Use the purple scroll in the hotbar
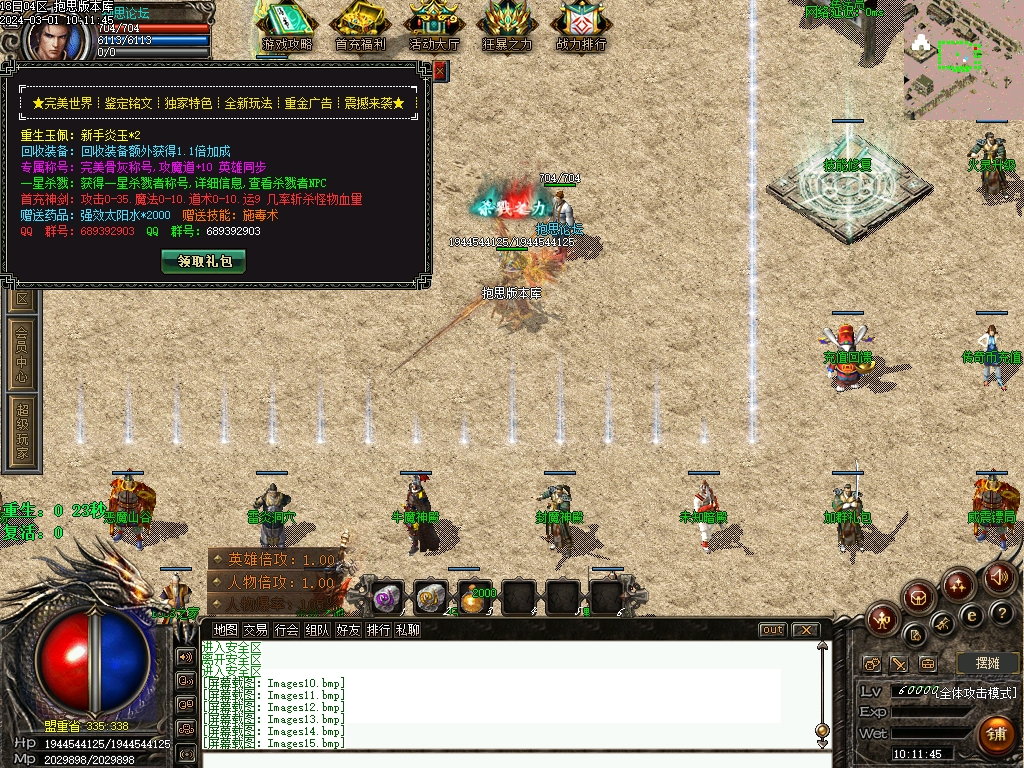The height and width of the screenshot is (768, 1024). tap(386, 598)
